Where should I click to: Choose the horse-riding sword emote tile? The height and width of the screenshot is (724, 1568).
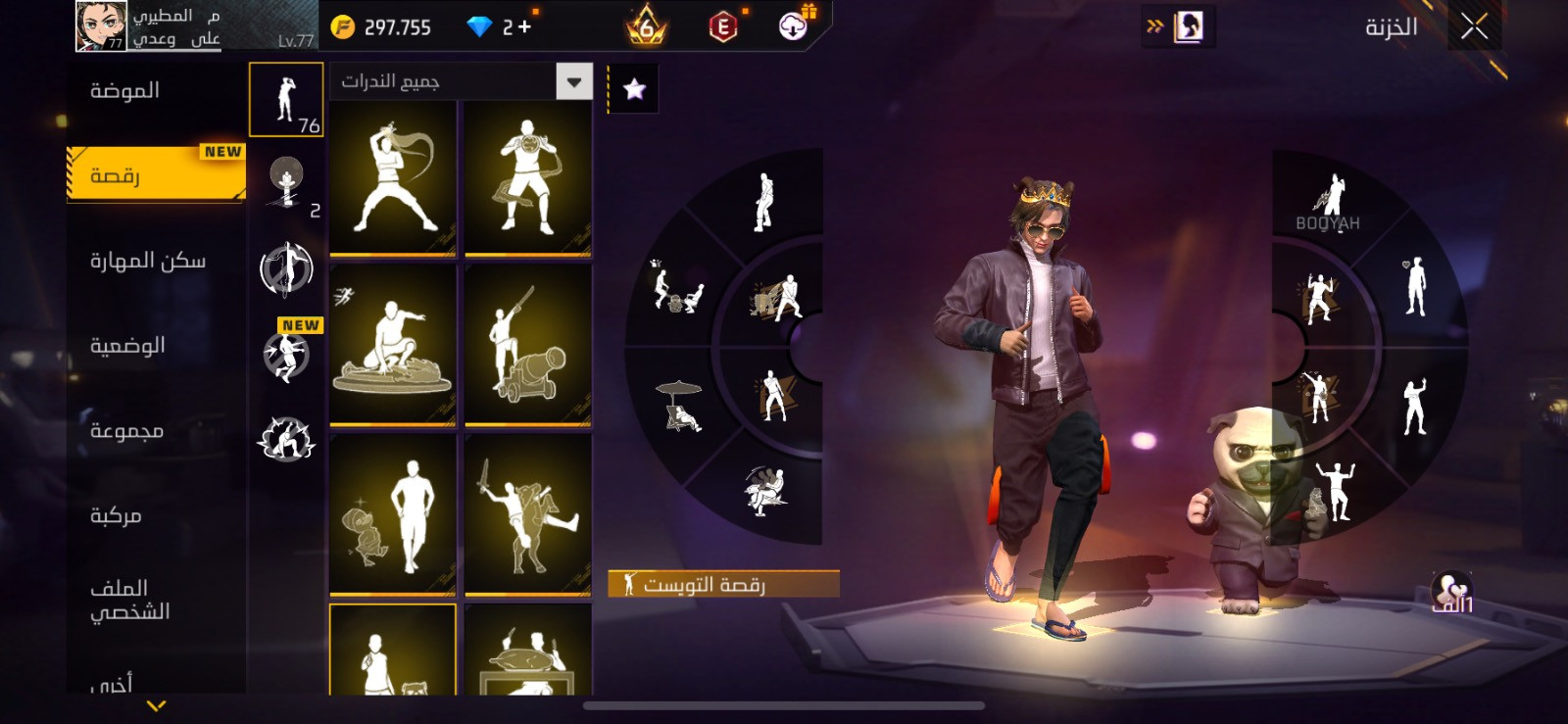[x=527, y=514]
